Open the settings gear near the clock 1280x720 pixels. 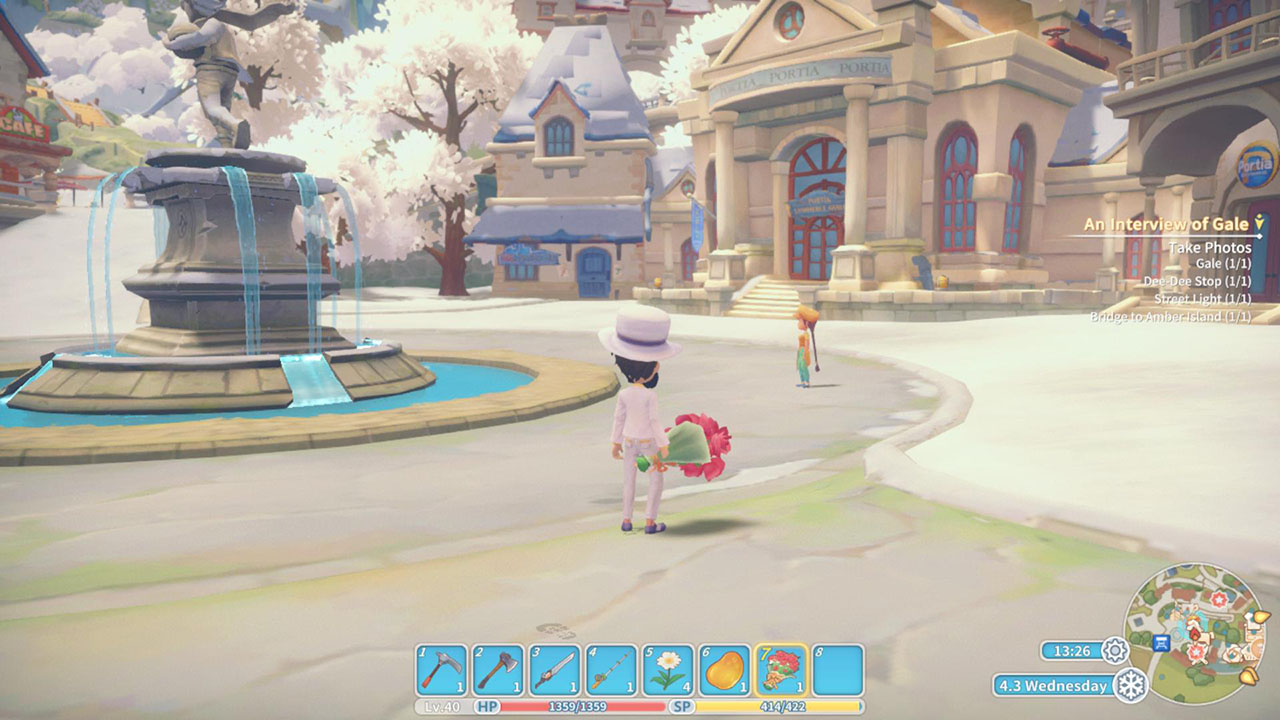click(1116, 650)
